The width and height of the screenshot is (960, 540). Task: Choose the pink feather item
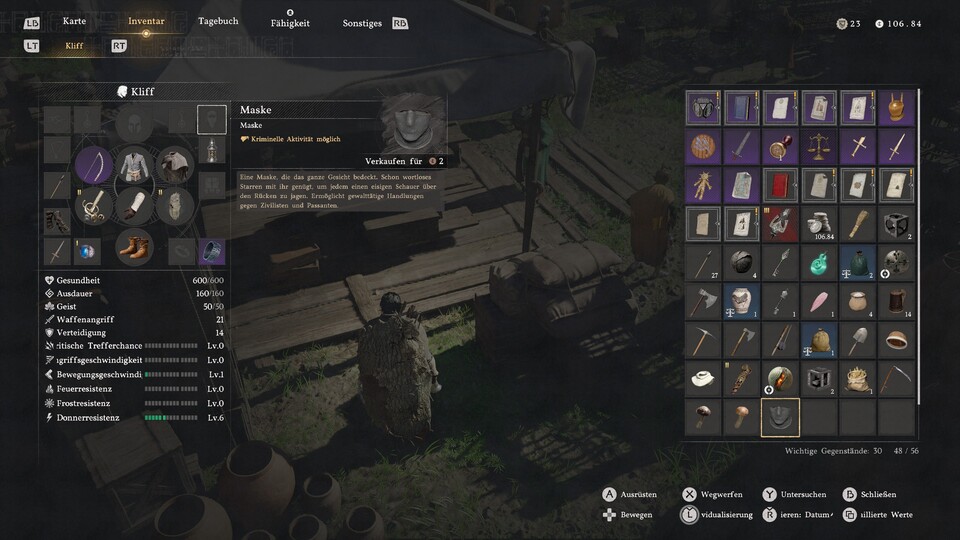click(x=819, y=301)
